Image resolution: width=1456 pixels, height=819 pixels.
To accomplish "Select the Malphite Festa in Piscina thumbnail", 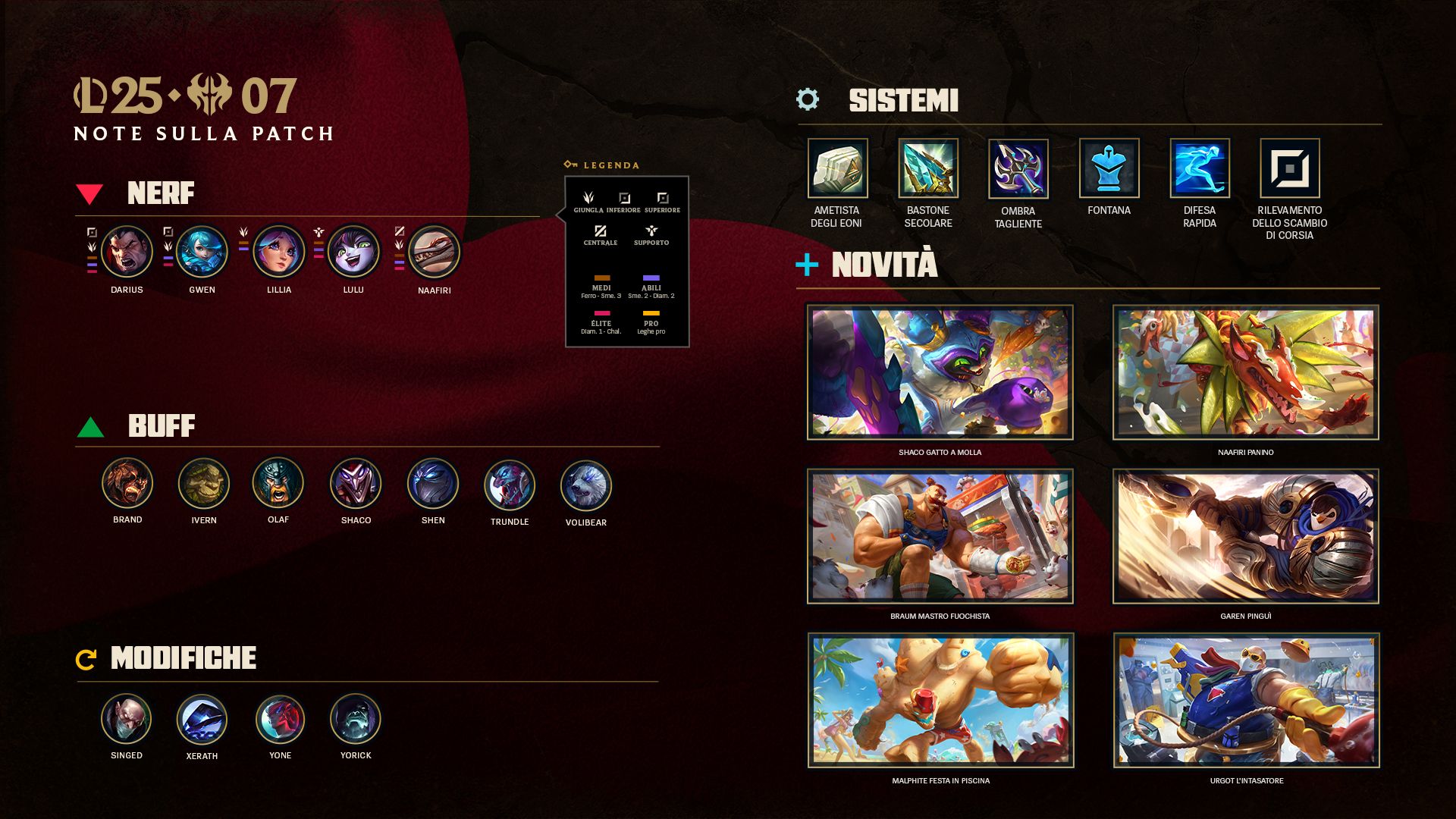I will [940, 700].
